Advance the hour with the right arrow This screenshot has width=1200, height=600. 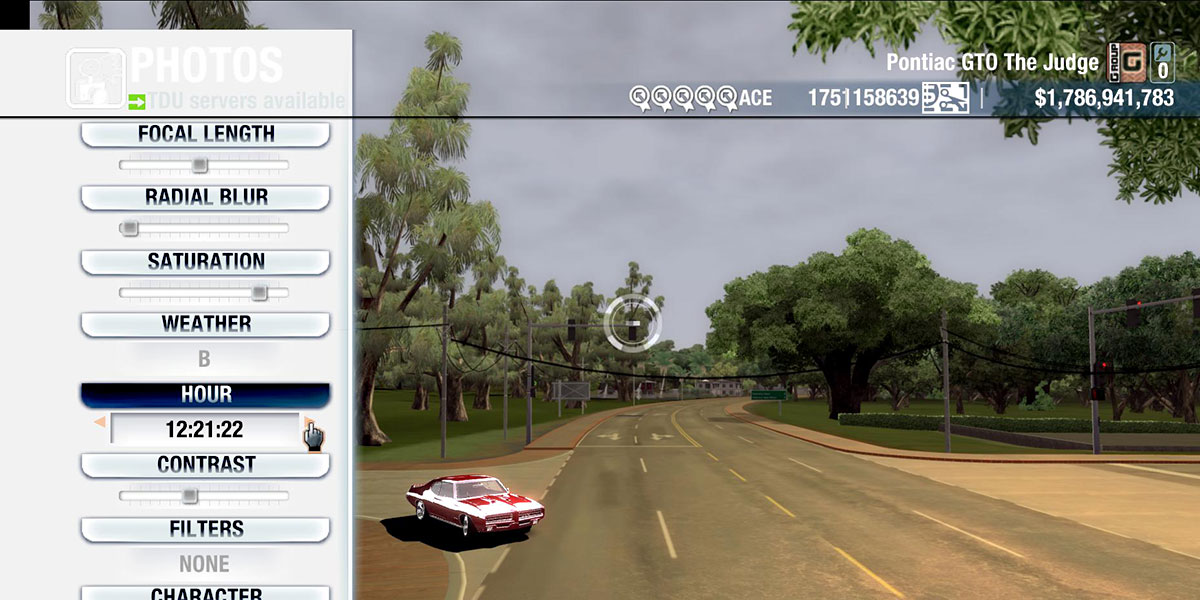309,423
